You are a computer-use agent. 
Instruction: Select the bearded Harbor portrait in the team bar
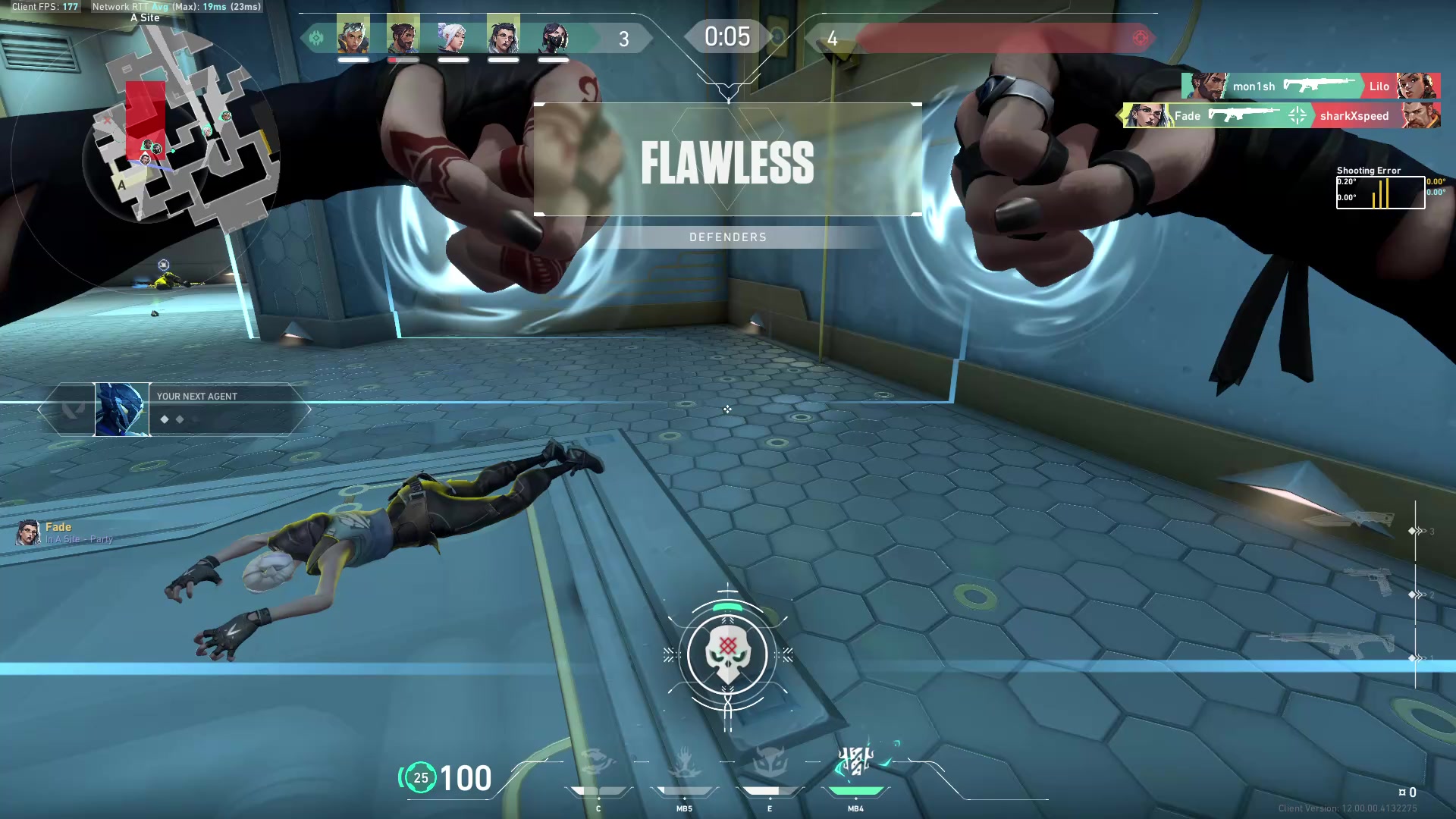click(x=403, y=36)
